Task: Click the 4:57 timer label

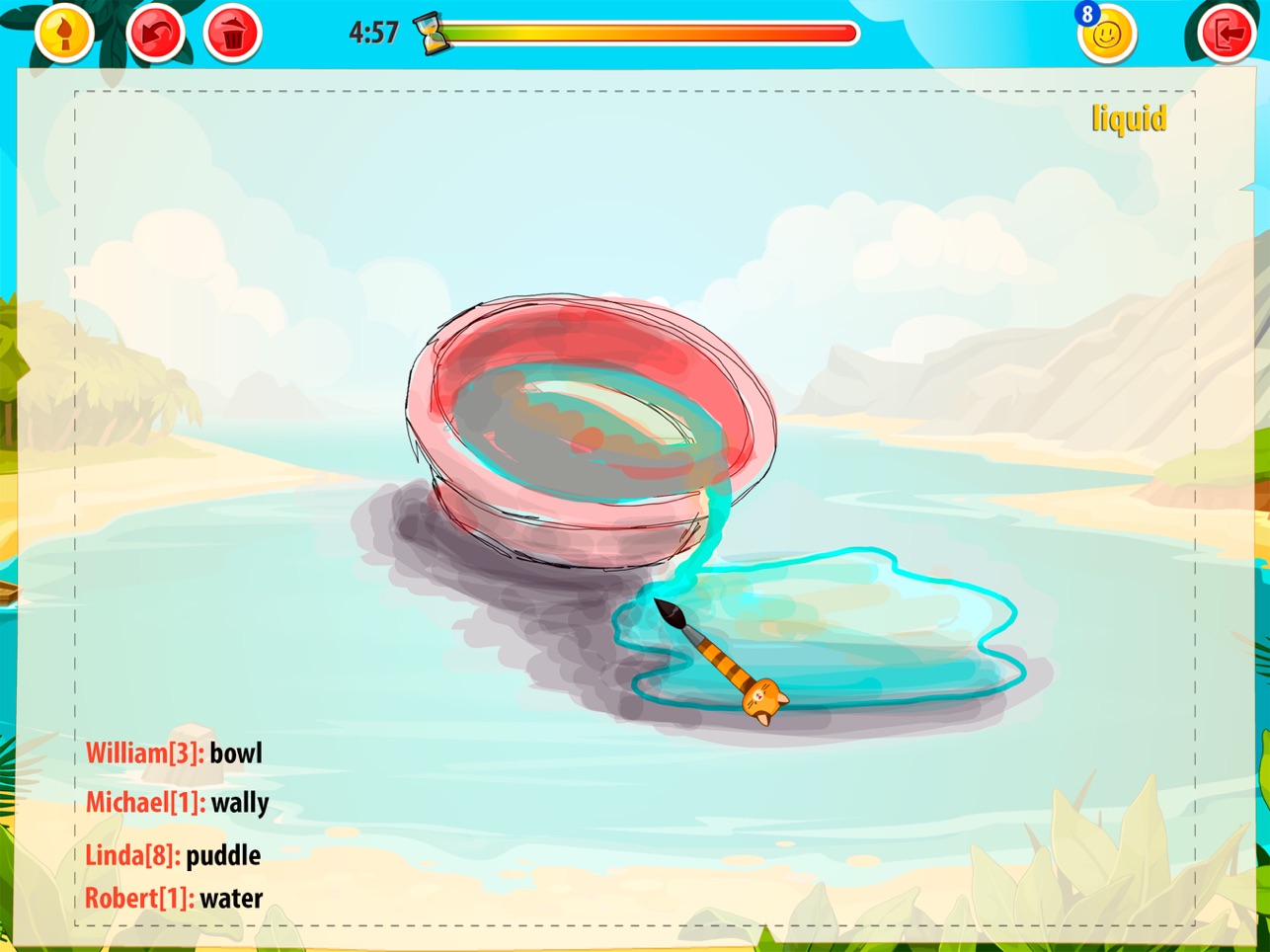Action: [x=376, y=32]
